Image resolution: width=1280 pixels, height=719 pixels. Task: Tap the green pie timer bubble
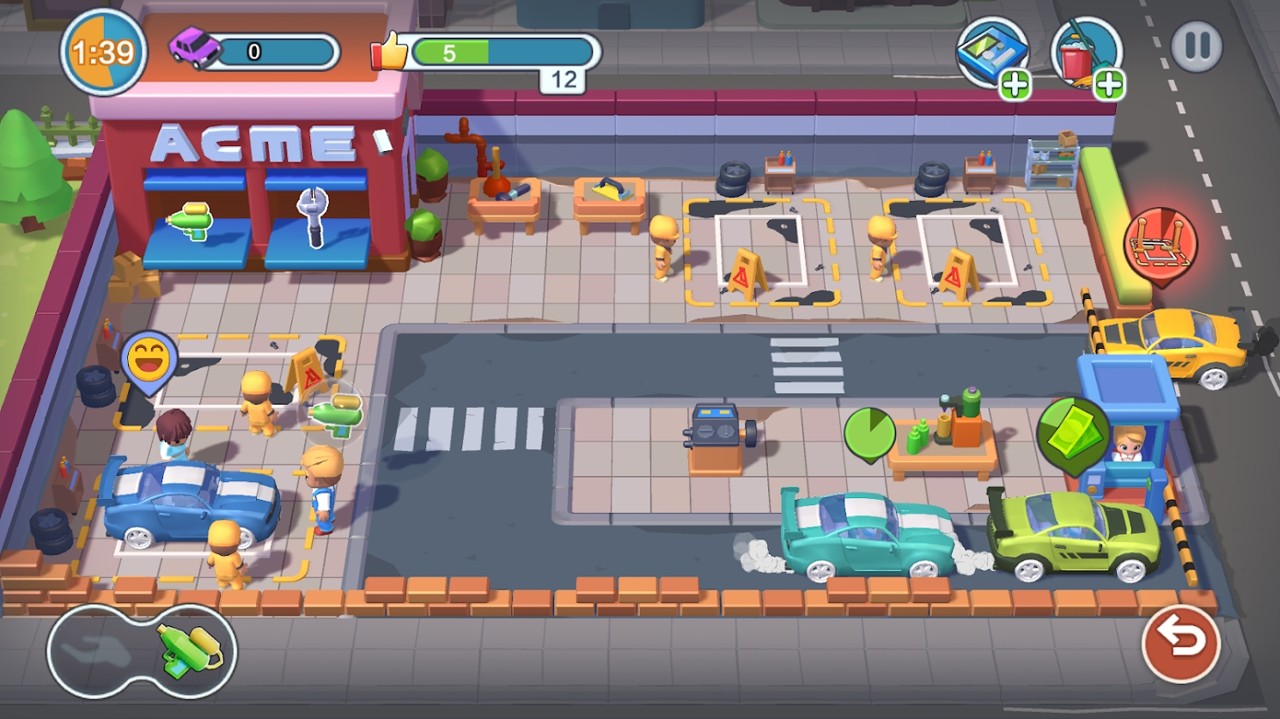869,432
